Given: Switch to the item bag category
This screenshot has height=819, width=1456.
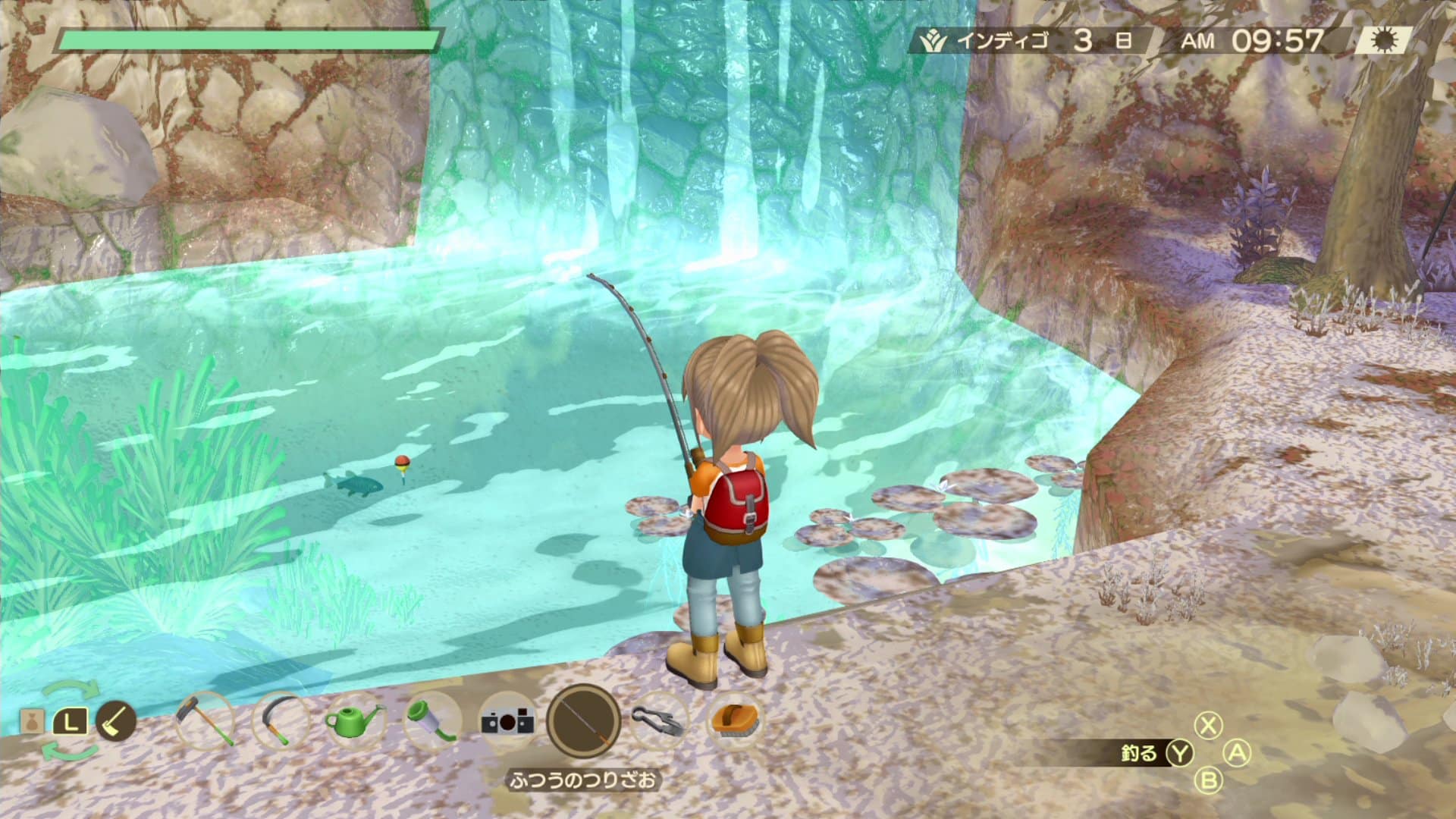Looking at the screenshot, I should pyautogui.click(x=31, y=720).
